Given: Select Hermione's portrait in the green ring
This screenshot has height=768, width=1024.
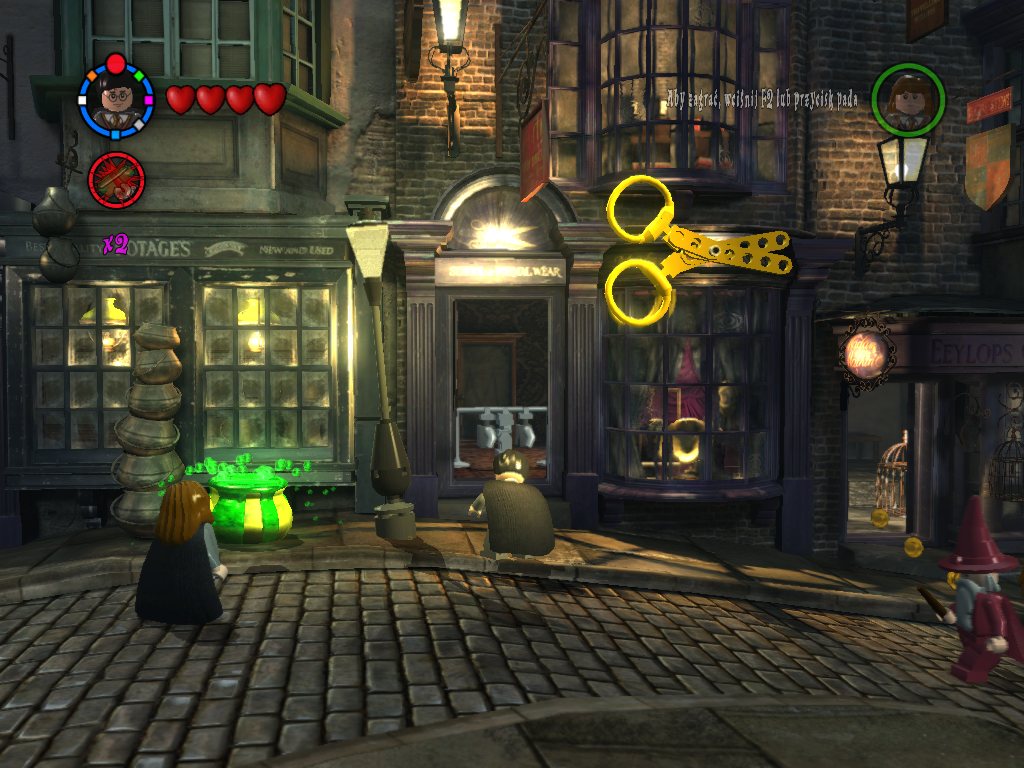Looking at the screenshot, I should point(907,99).
